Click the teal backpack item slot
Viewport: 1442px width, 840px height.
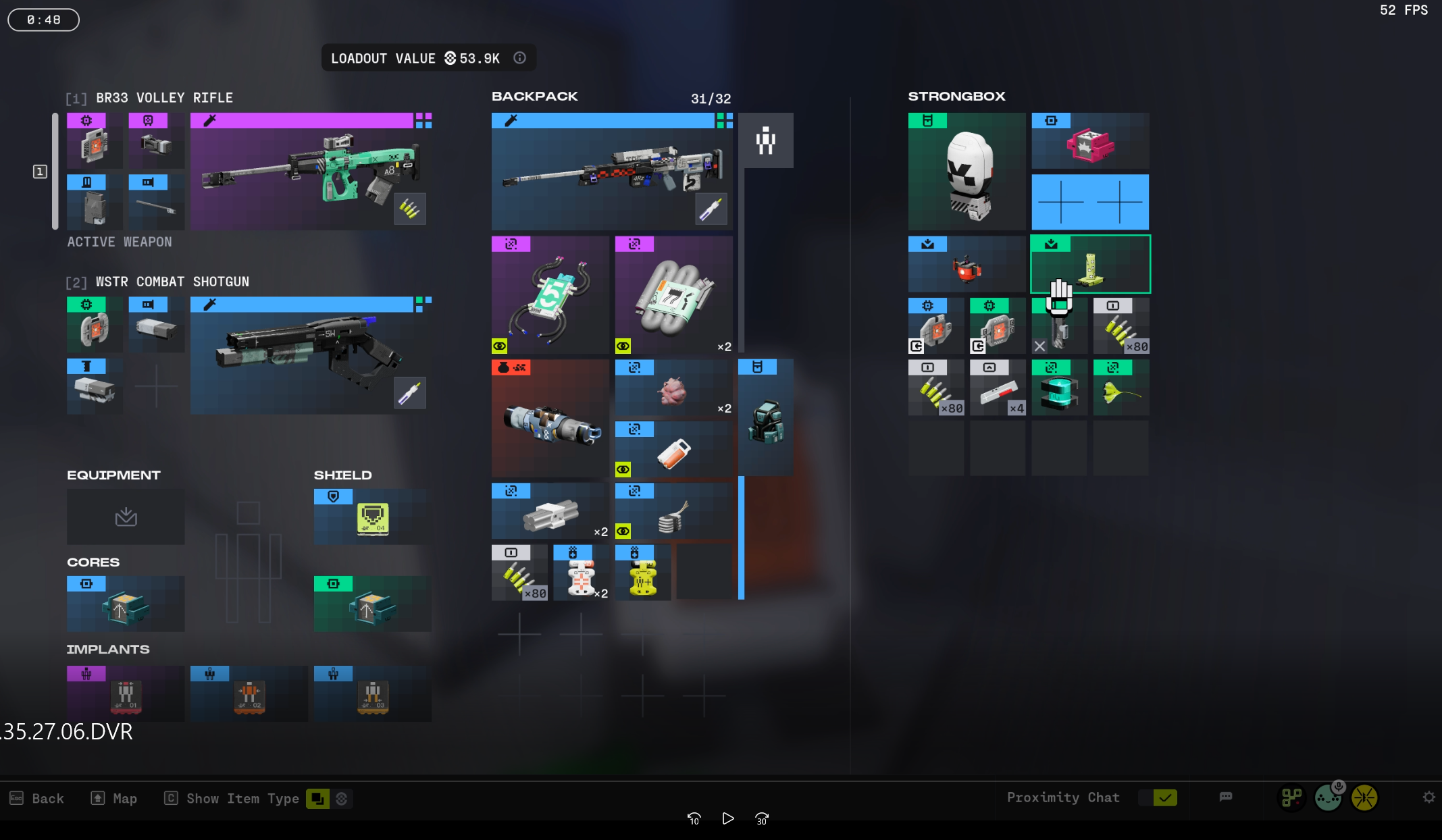pyautogui.click(x=765, y=419)
